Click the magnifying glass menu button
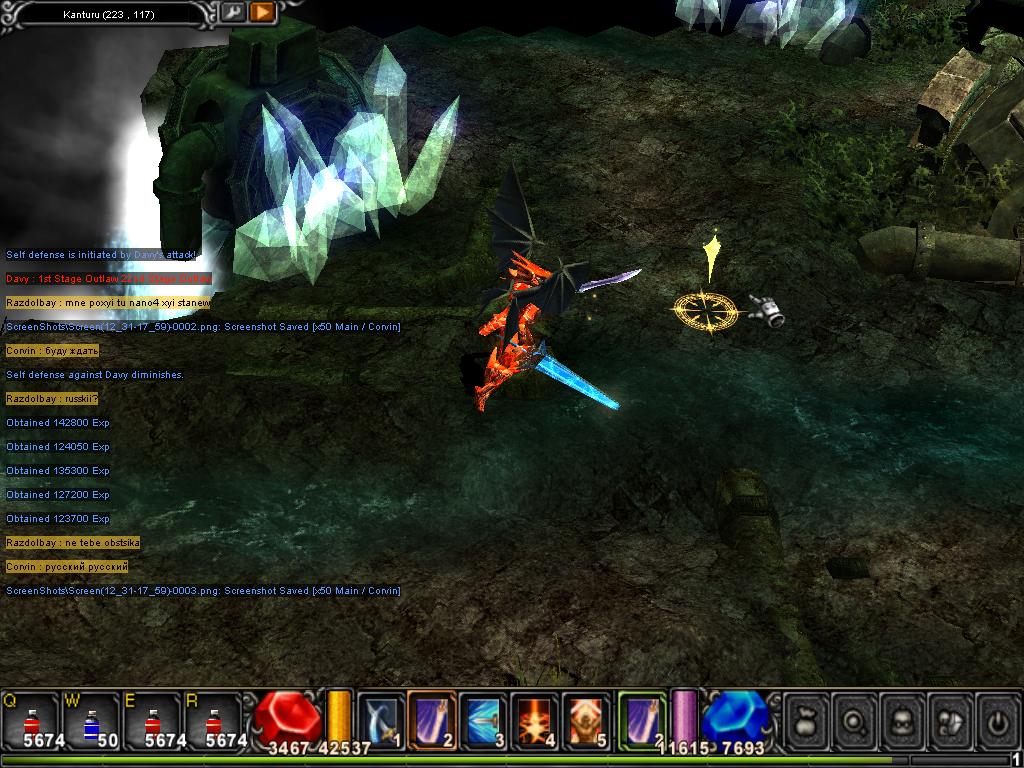This screenshot has height=768, width=1024. coord(856,720)
